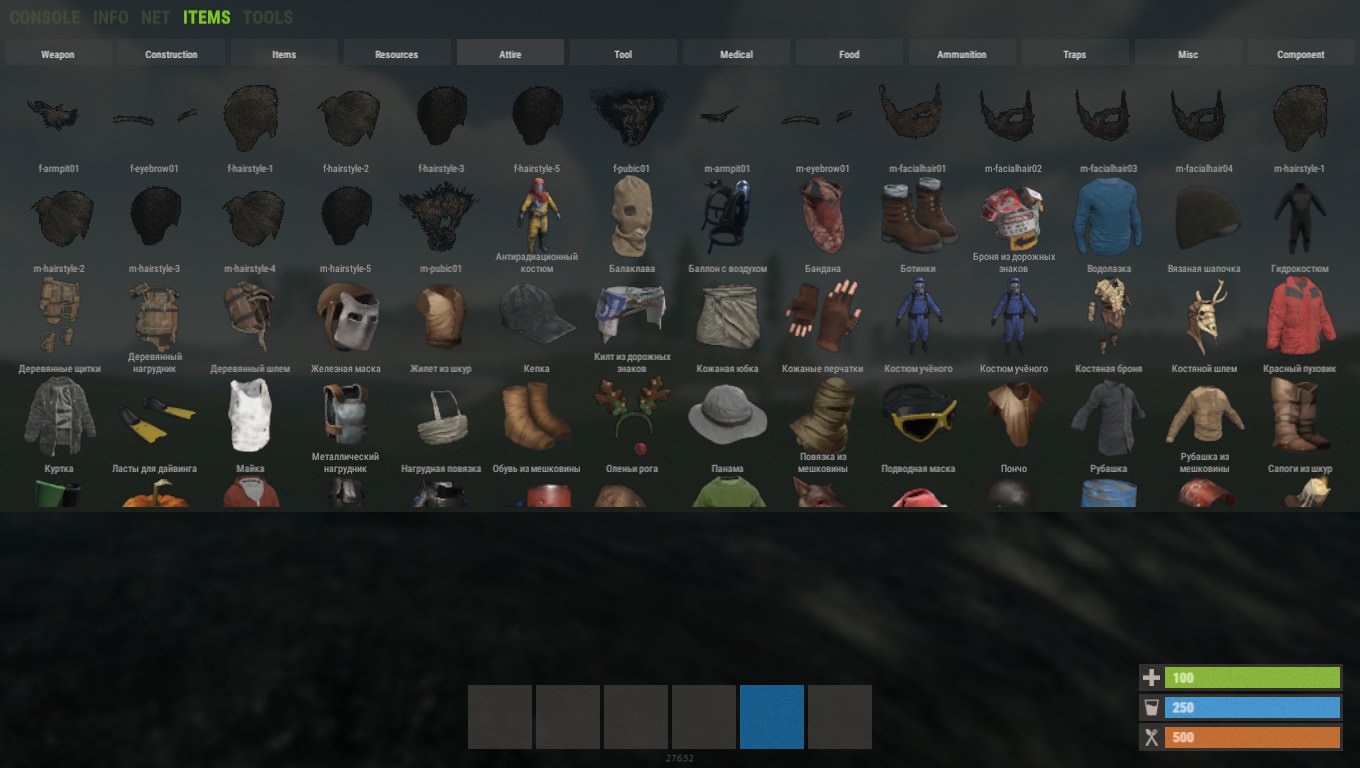
Task: Switch to the Weapon category tab
Action: (x=57, y=52)
